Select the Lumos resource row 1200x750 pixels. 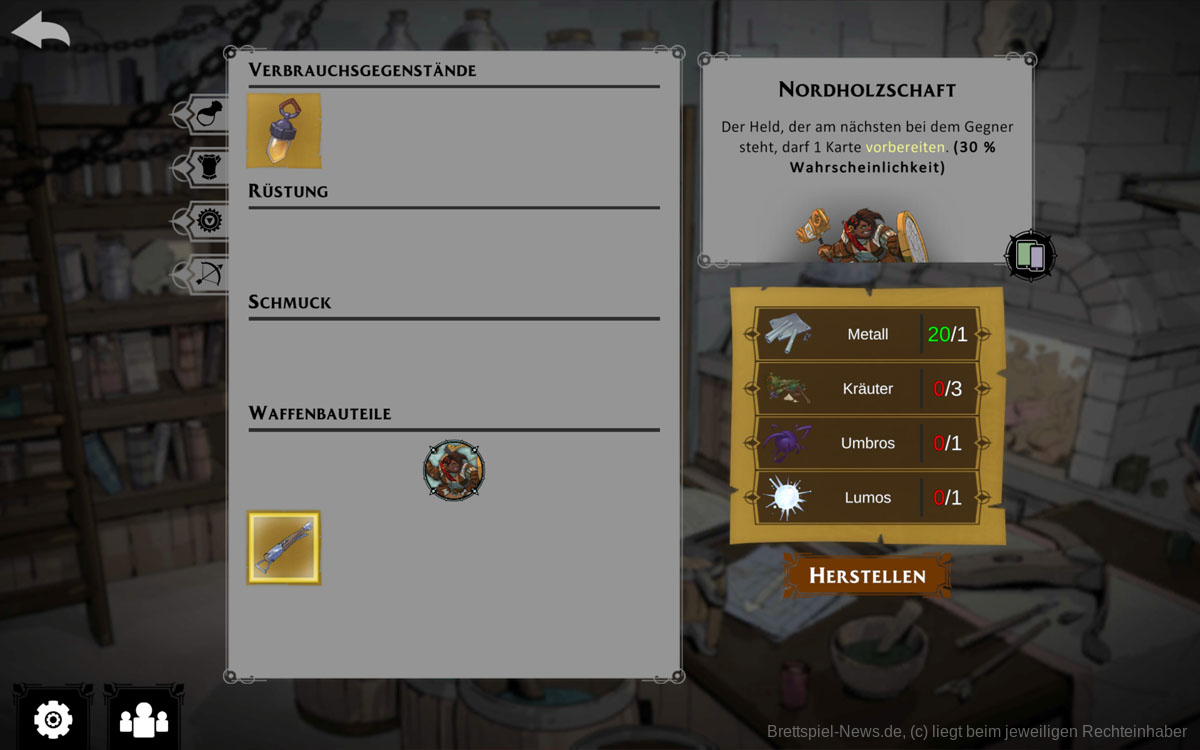867,497
